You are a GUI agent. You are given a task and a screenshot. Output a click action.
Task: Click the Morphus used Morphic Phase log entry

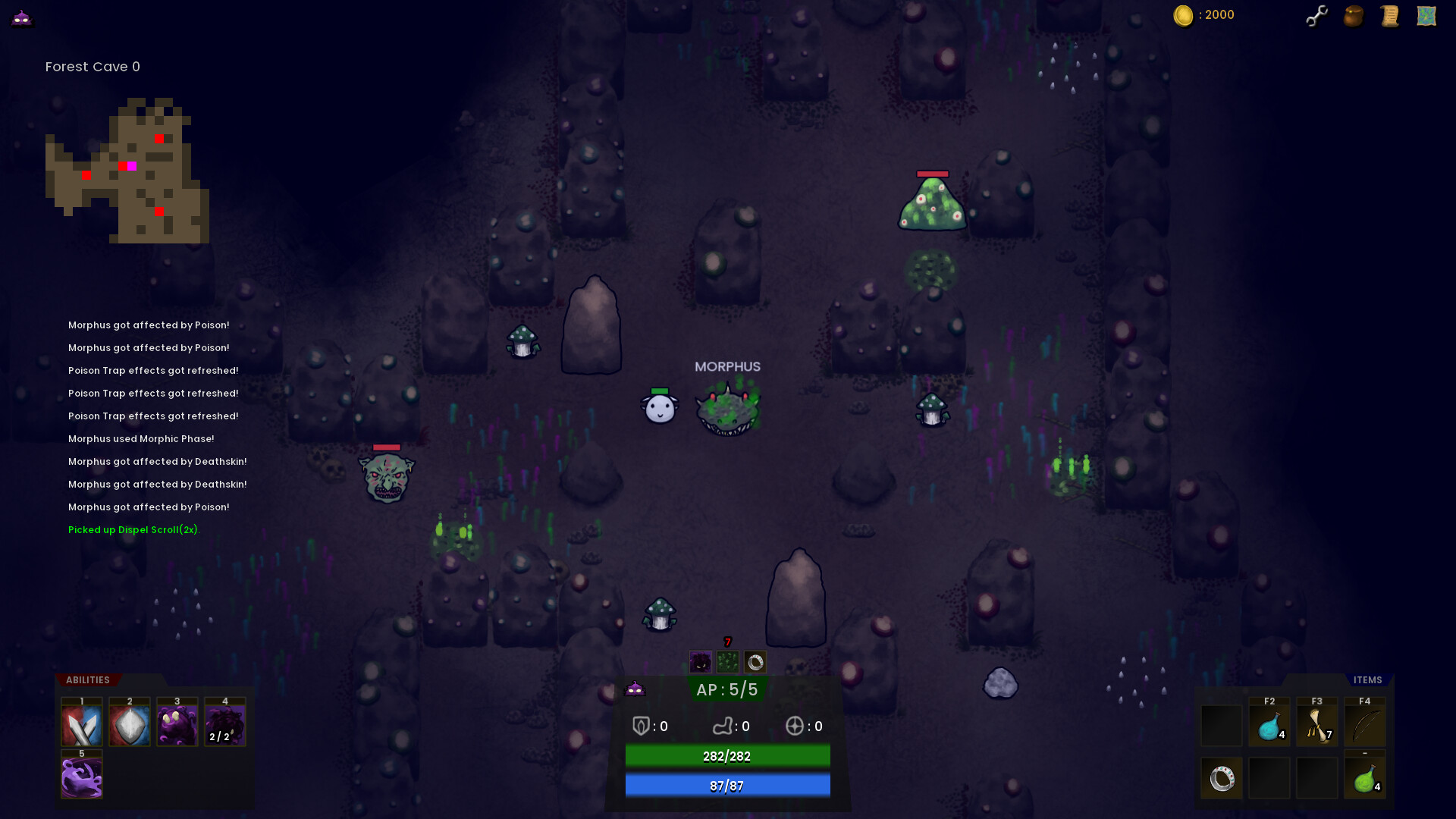(x=141, y=438)
